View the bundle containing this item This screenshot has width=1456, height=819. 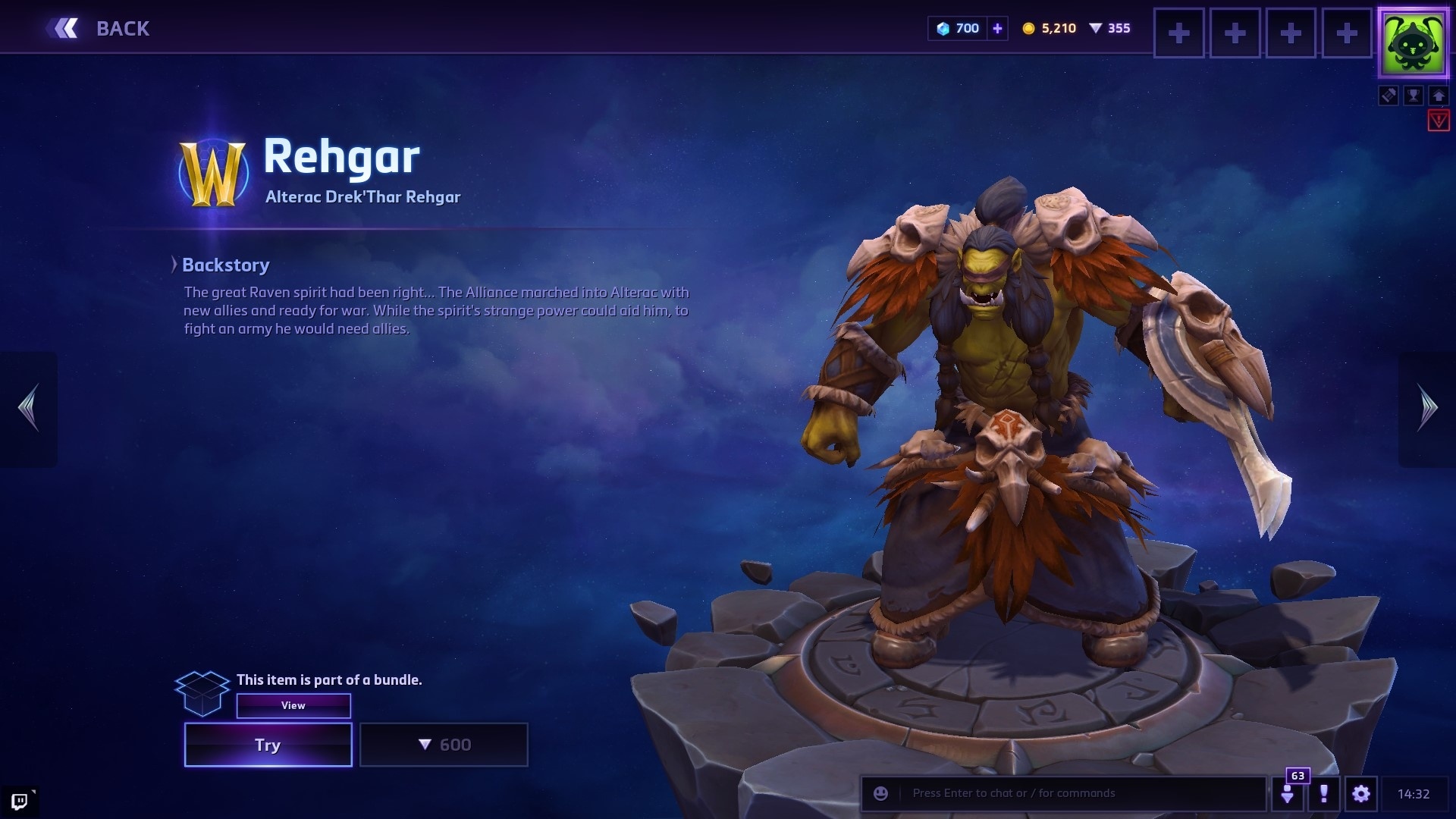[293, 705]
